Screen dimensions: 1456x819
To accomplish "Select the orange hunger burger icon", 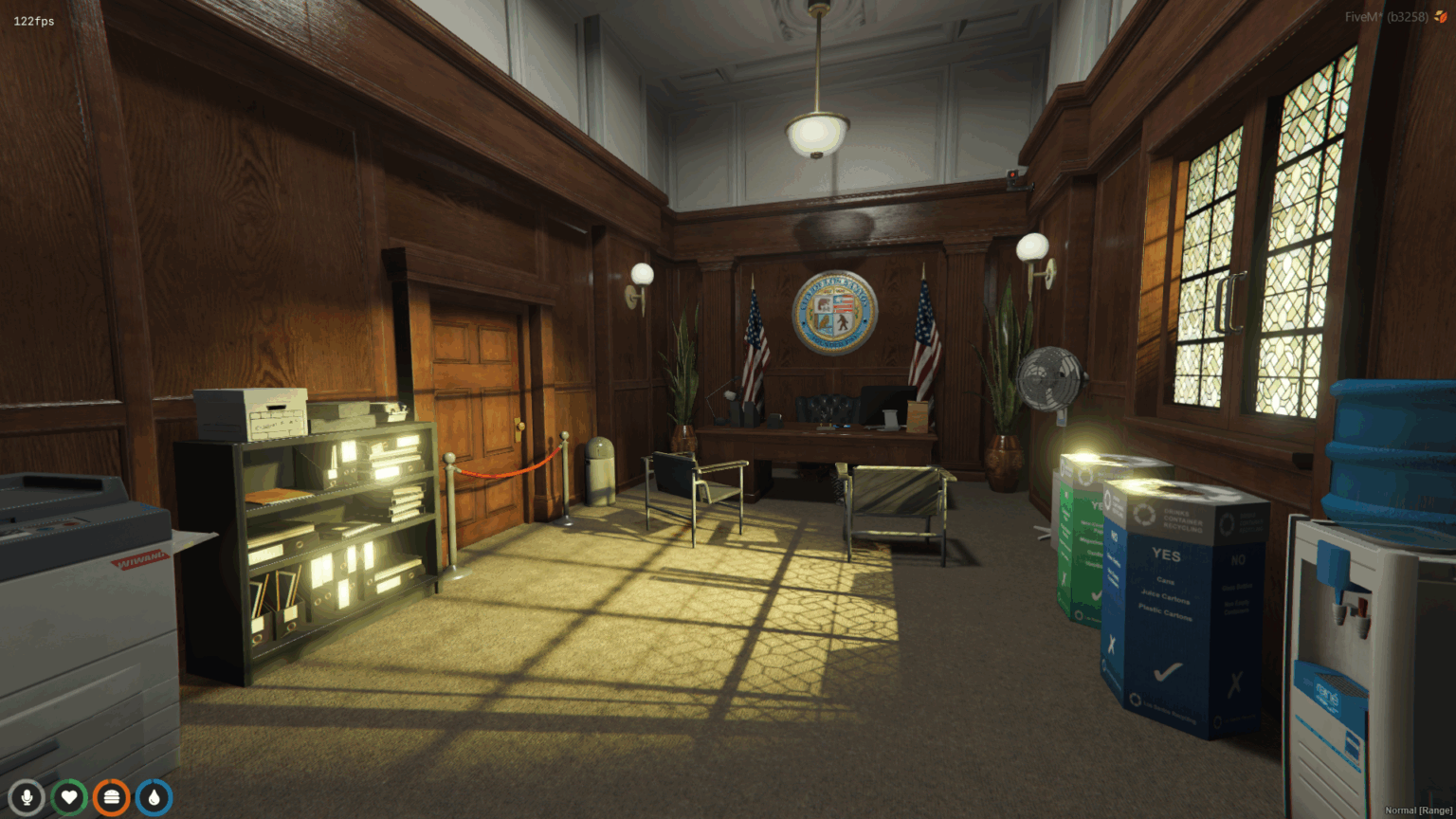I will coord(111,797).
